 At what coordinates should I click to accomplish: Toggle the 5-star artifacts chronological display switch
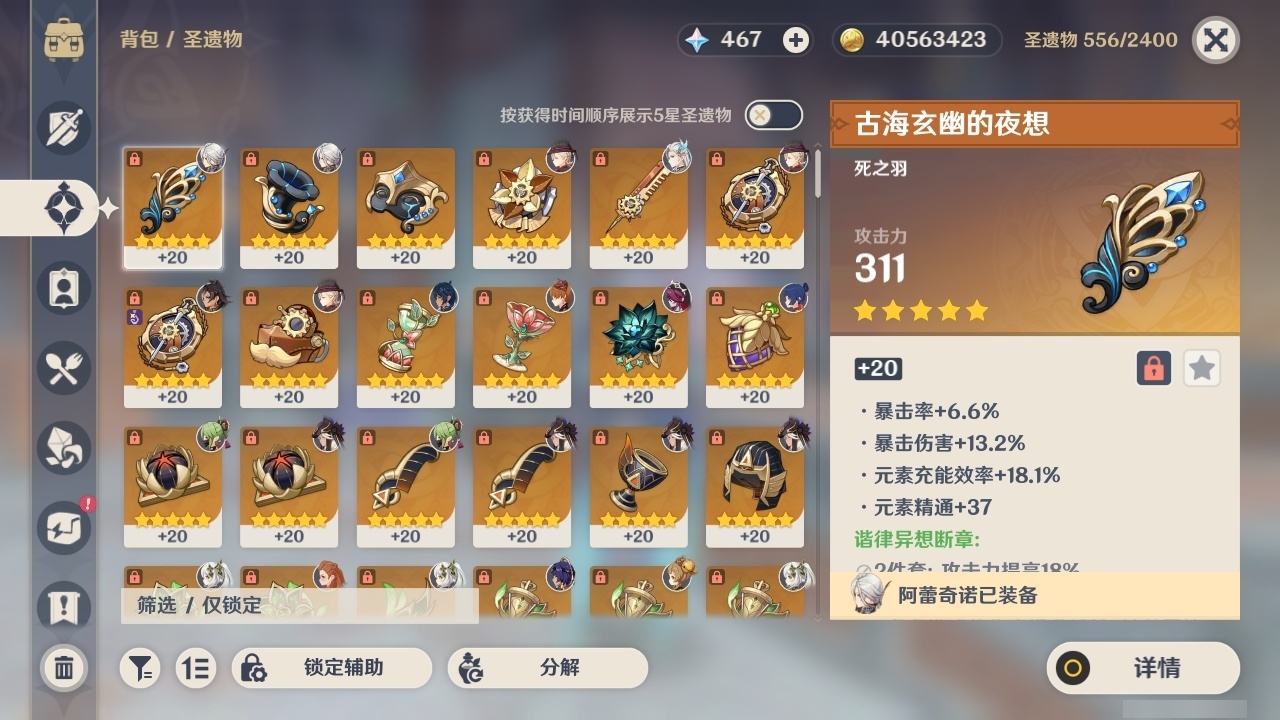[x=771, y=115]
